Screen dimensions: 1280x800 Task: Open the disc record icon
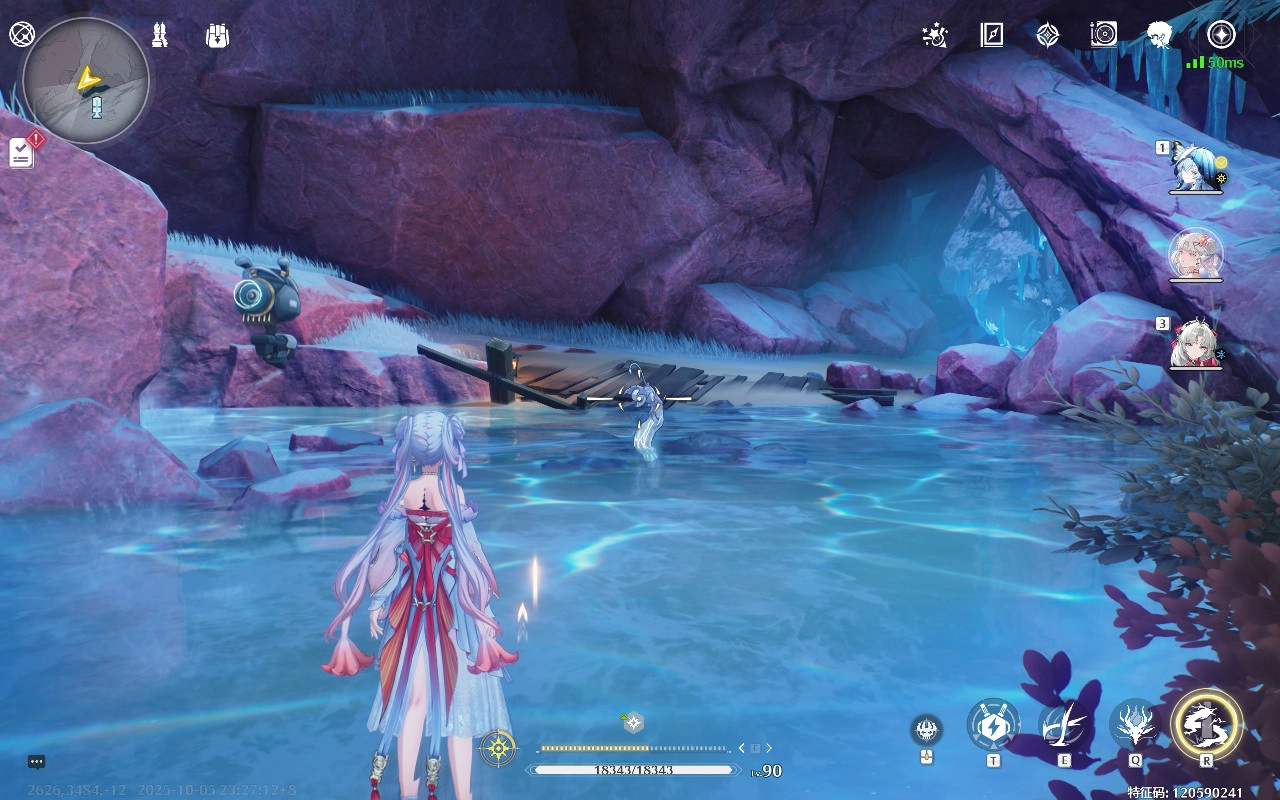point(1103,36)
